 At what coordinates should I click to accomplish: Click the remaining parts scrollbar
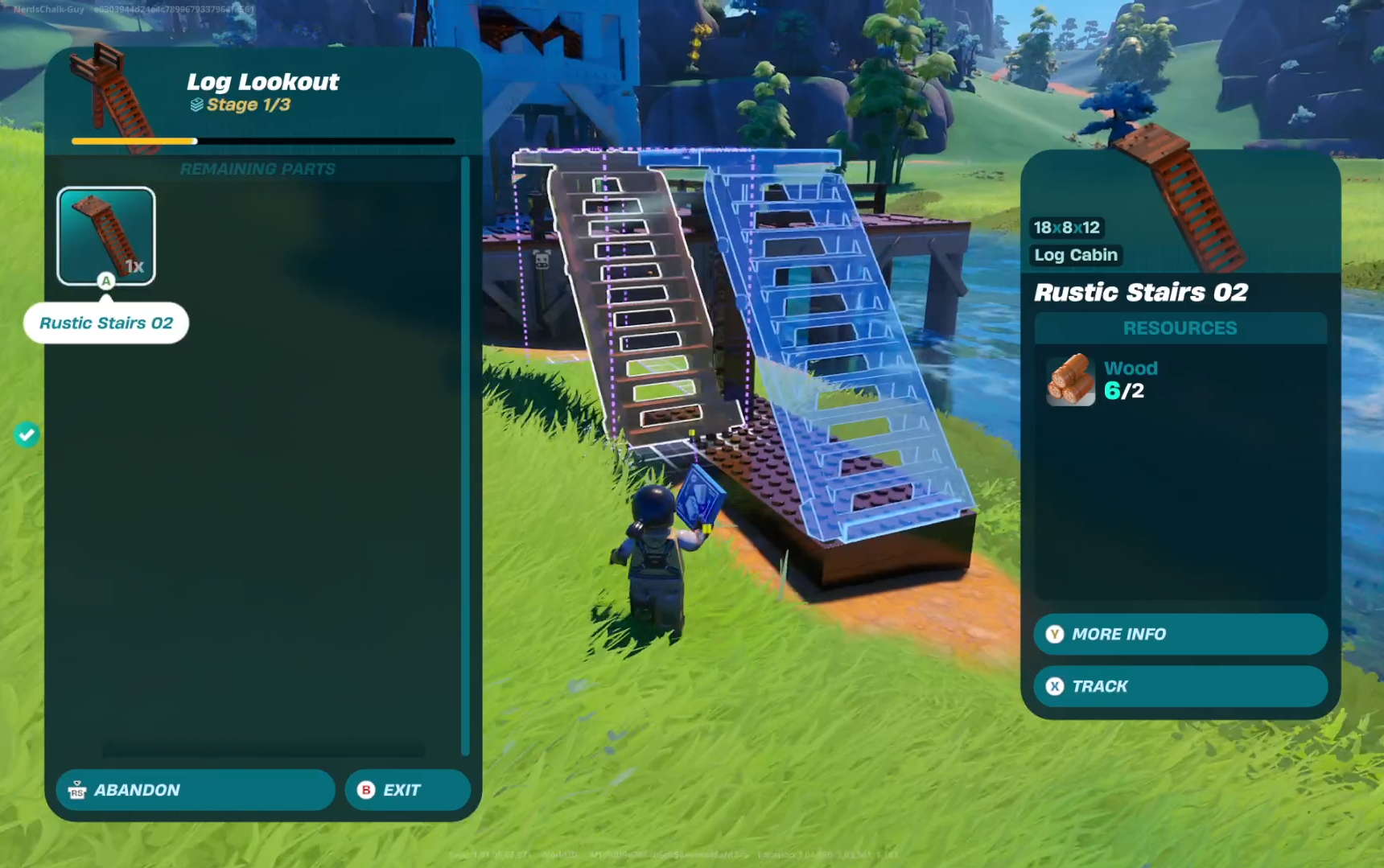[465, 455]
